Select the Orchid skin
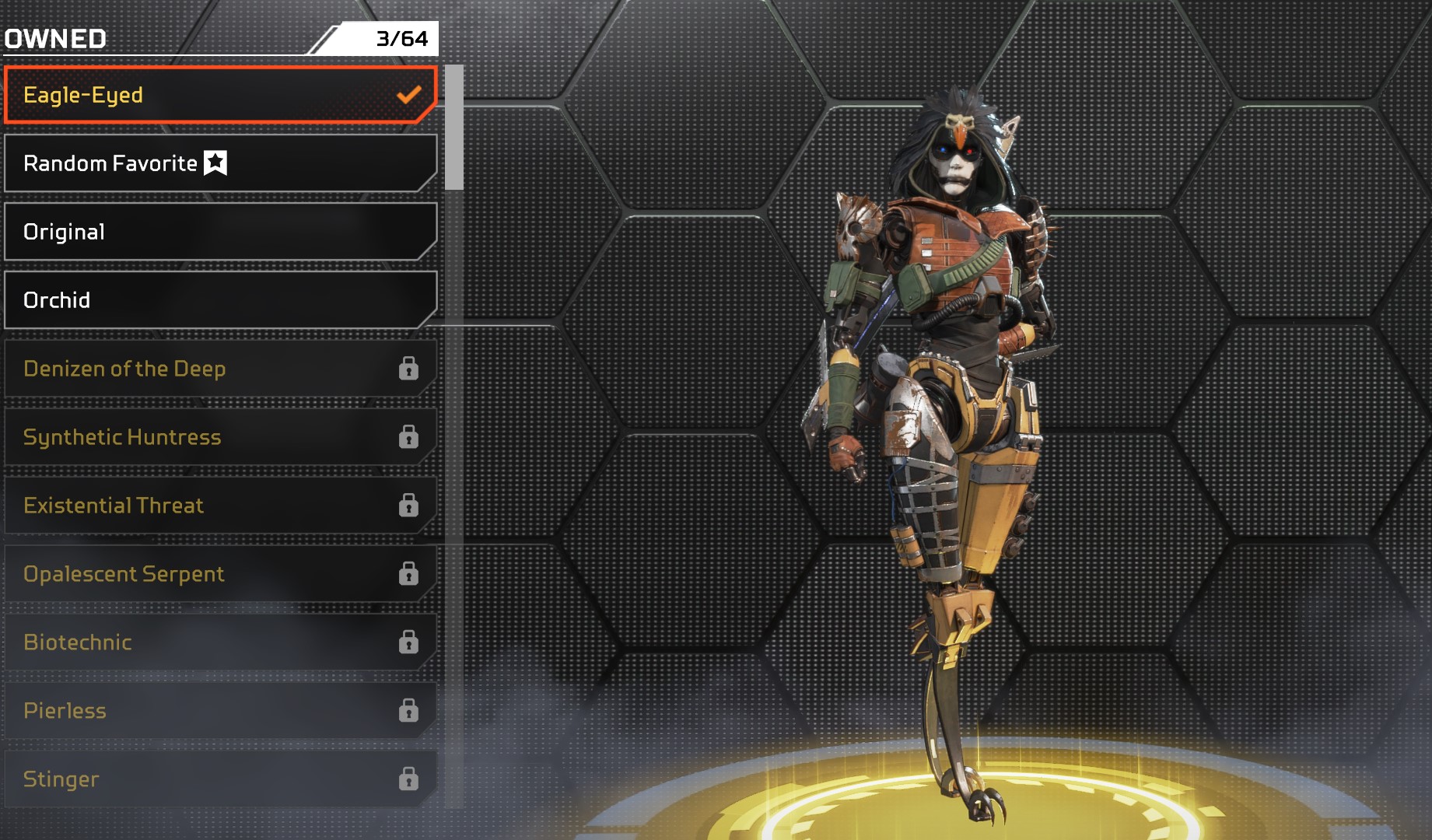Screen dimensions: 1432x840 click(220, 300)
